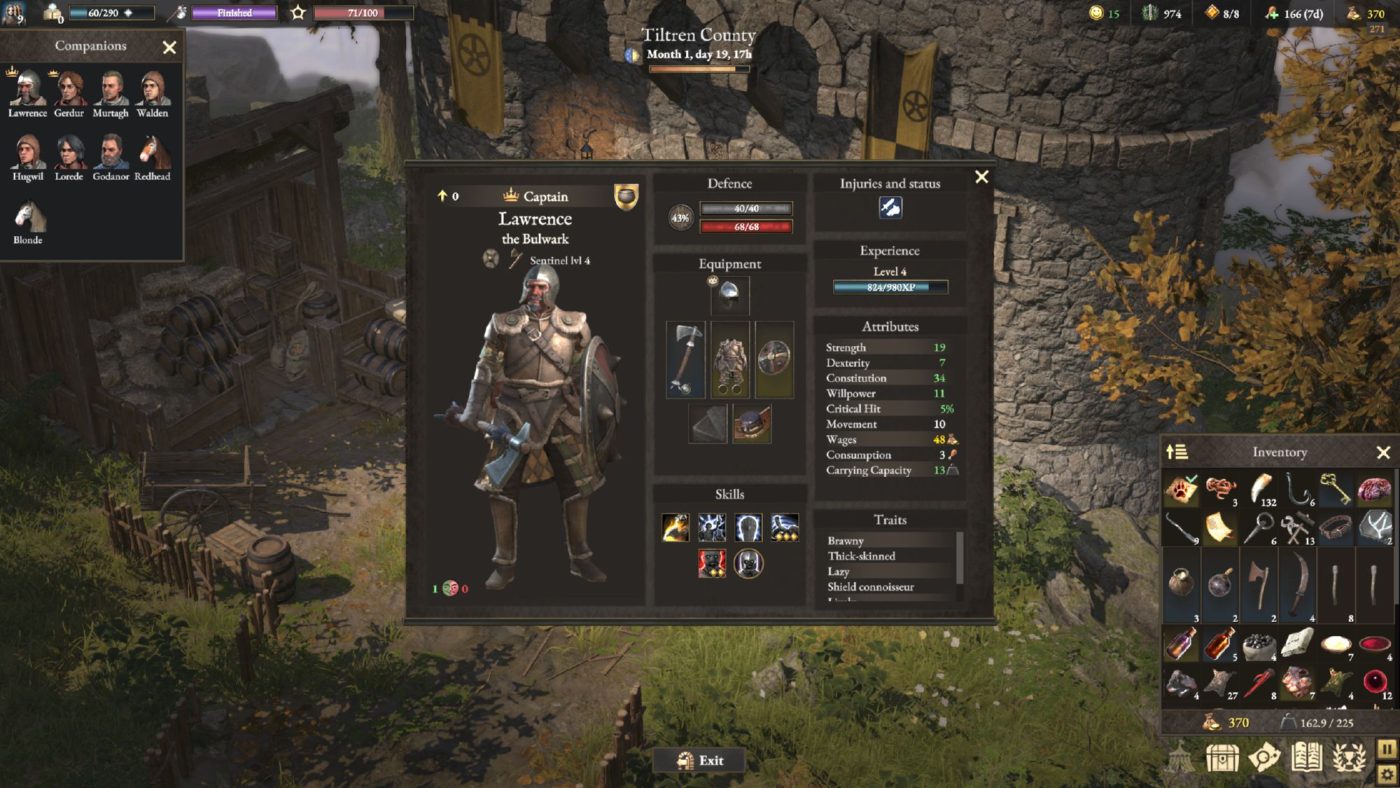1400x788 pixels.
Task: Click the first fiery skill icon
Action: click(675, 527)
